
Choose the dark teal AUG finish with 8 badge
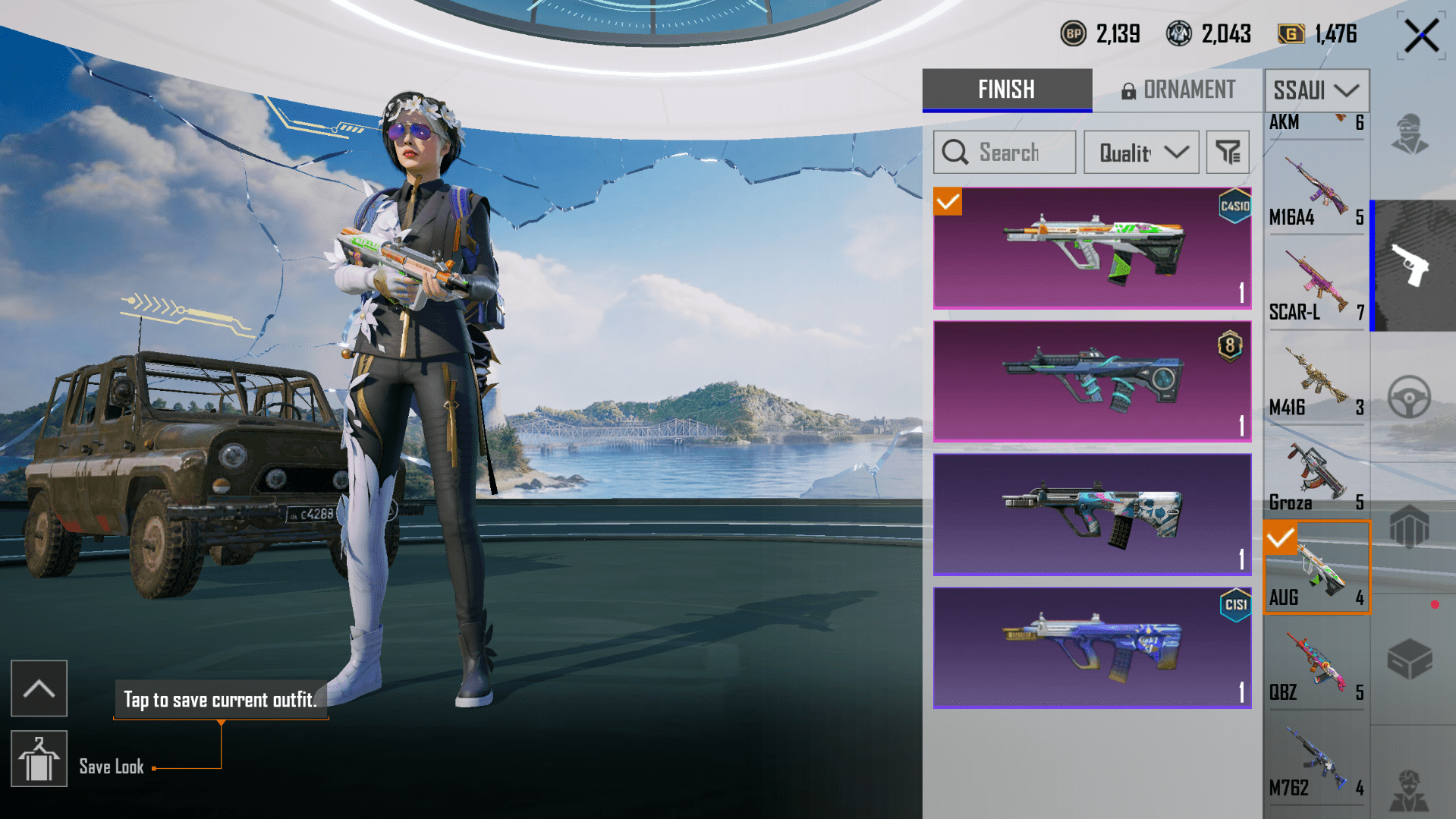(x=1092, y=381)
